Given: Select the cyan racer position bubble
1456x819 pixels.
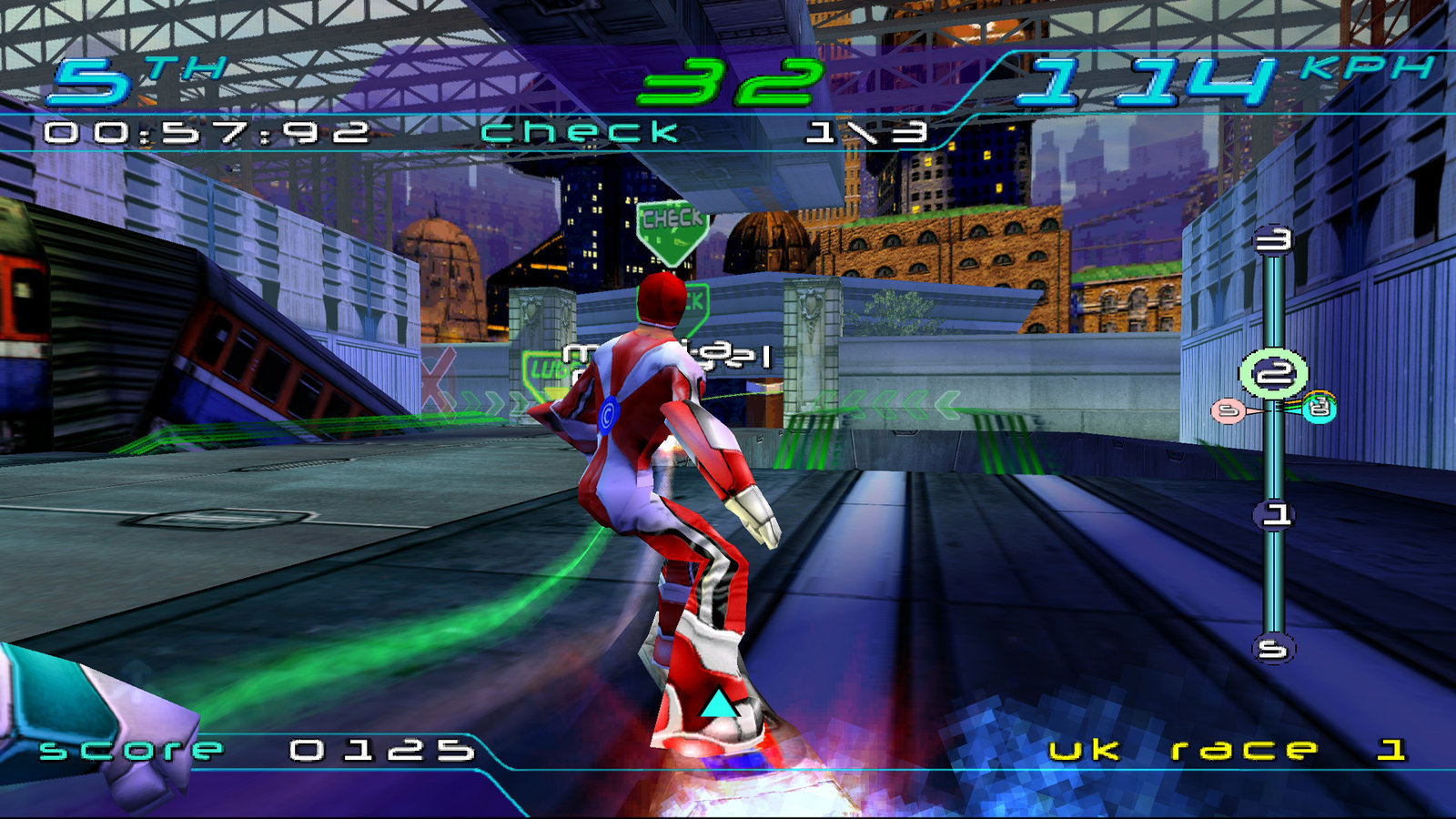Looking at the screenshot, I should [1319, 409].
